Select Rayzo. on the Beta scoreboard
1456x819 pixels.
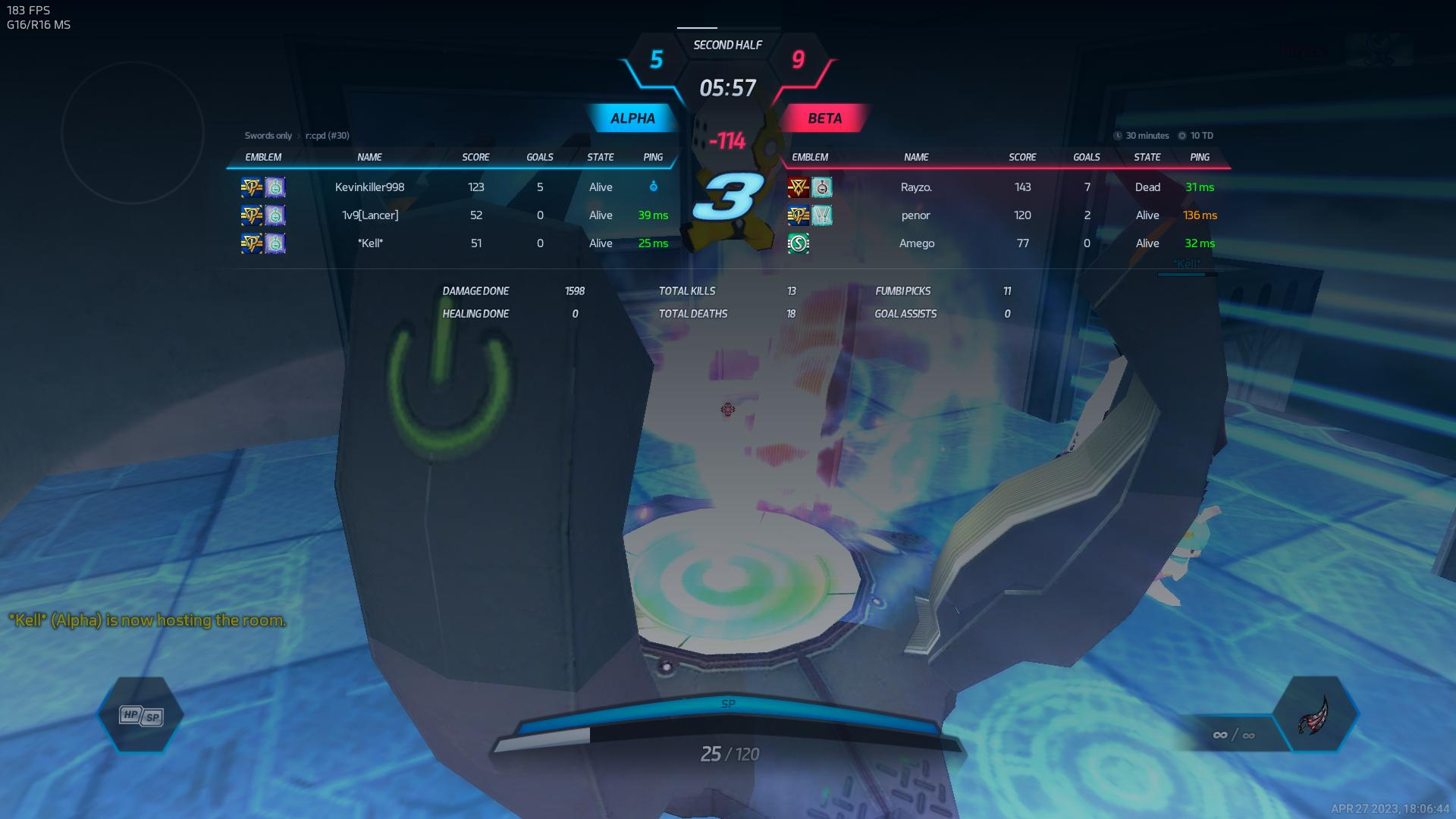coord(916,187)
